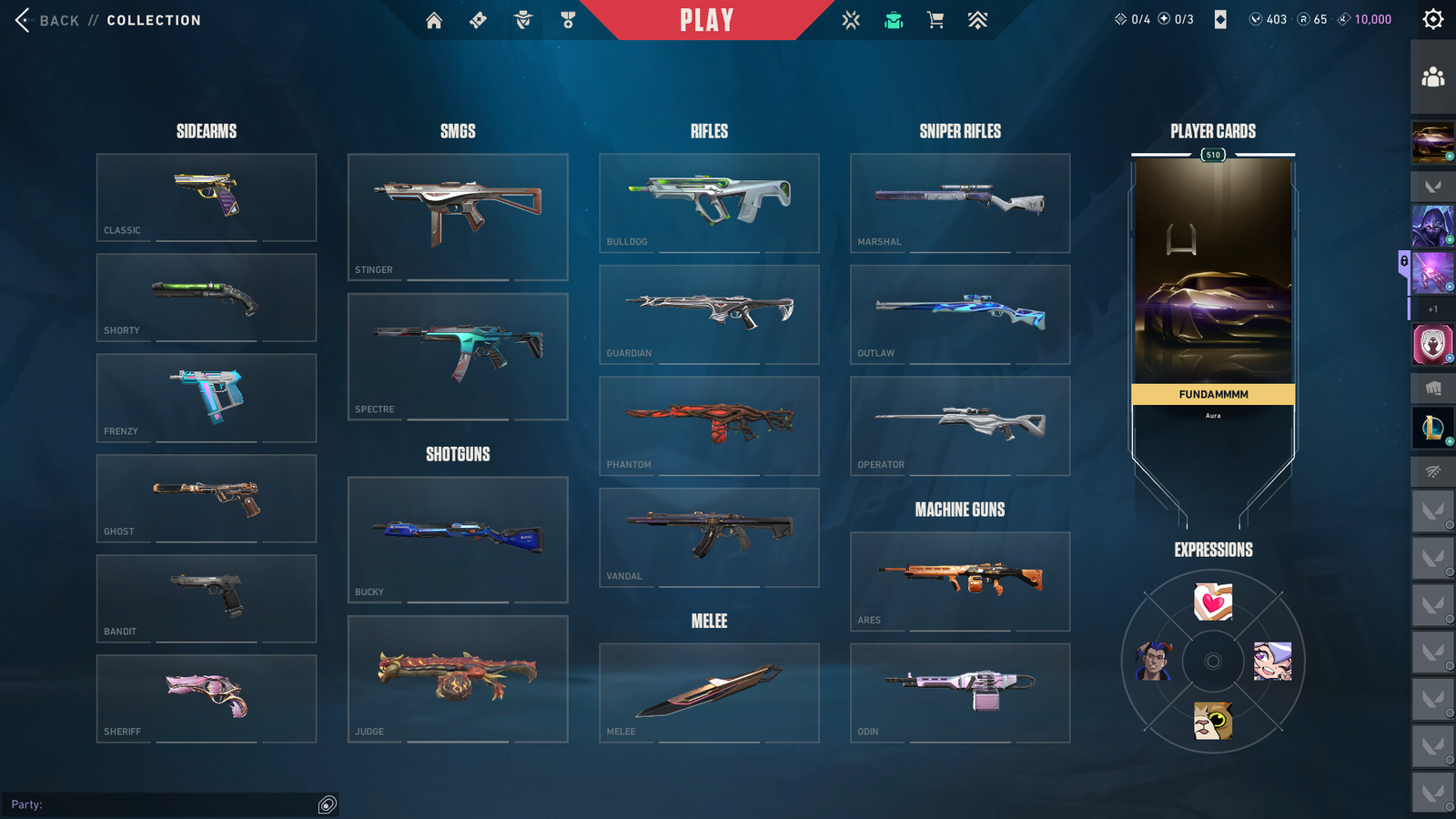
Task: Open the settings gear
Action: [x=1432, y=19]
